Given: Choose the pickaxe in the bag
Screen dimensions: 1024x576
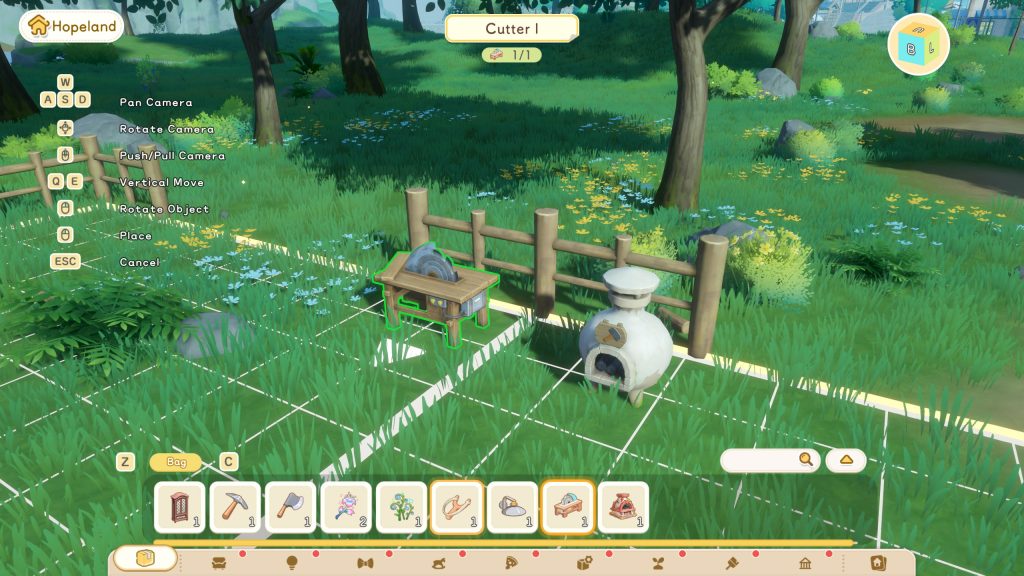Looking at the screenshot, I should tap(235, 507).
